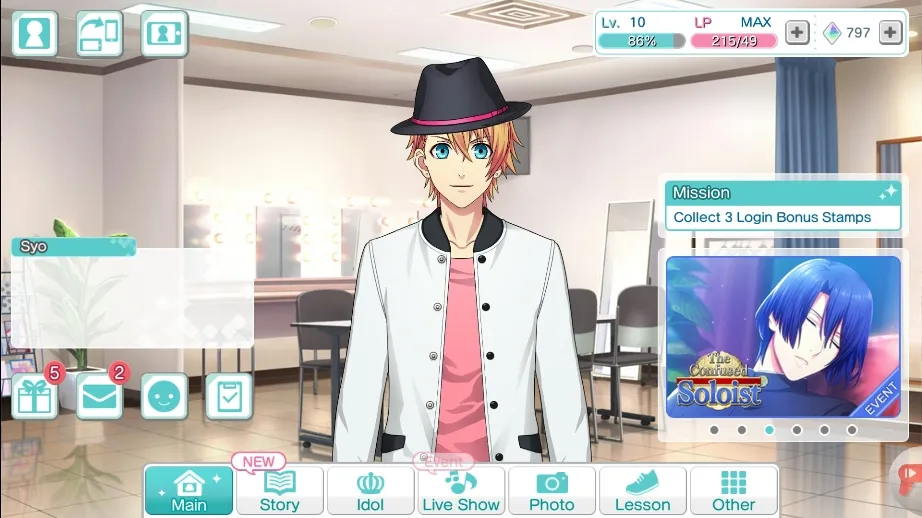Screen dimensions: 922x518
Task: Add more LP with the plus button
Action: pyautogui.click(x=796, y=33)
